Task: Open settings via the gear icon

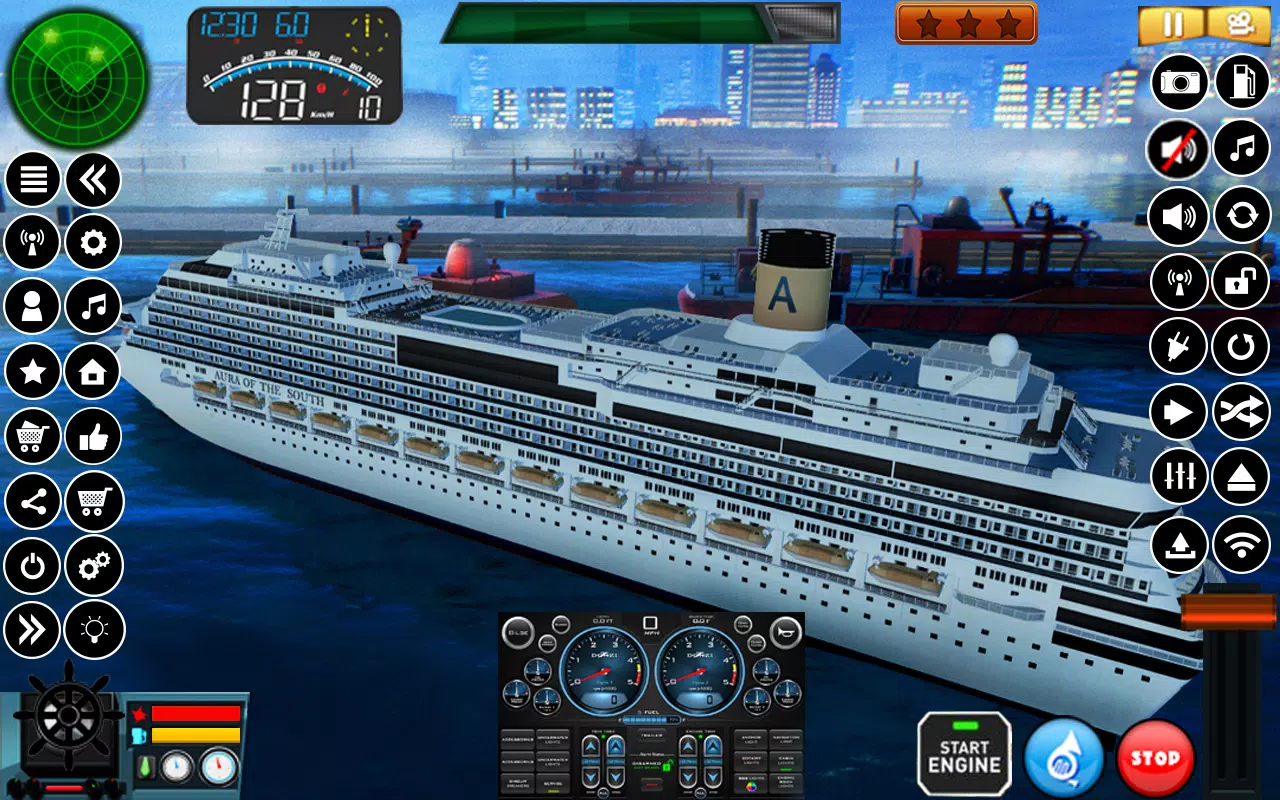Action: (92, 242)
